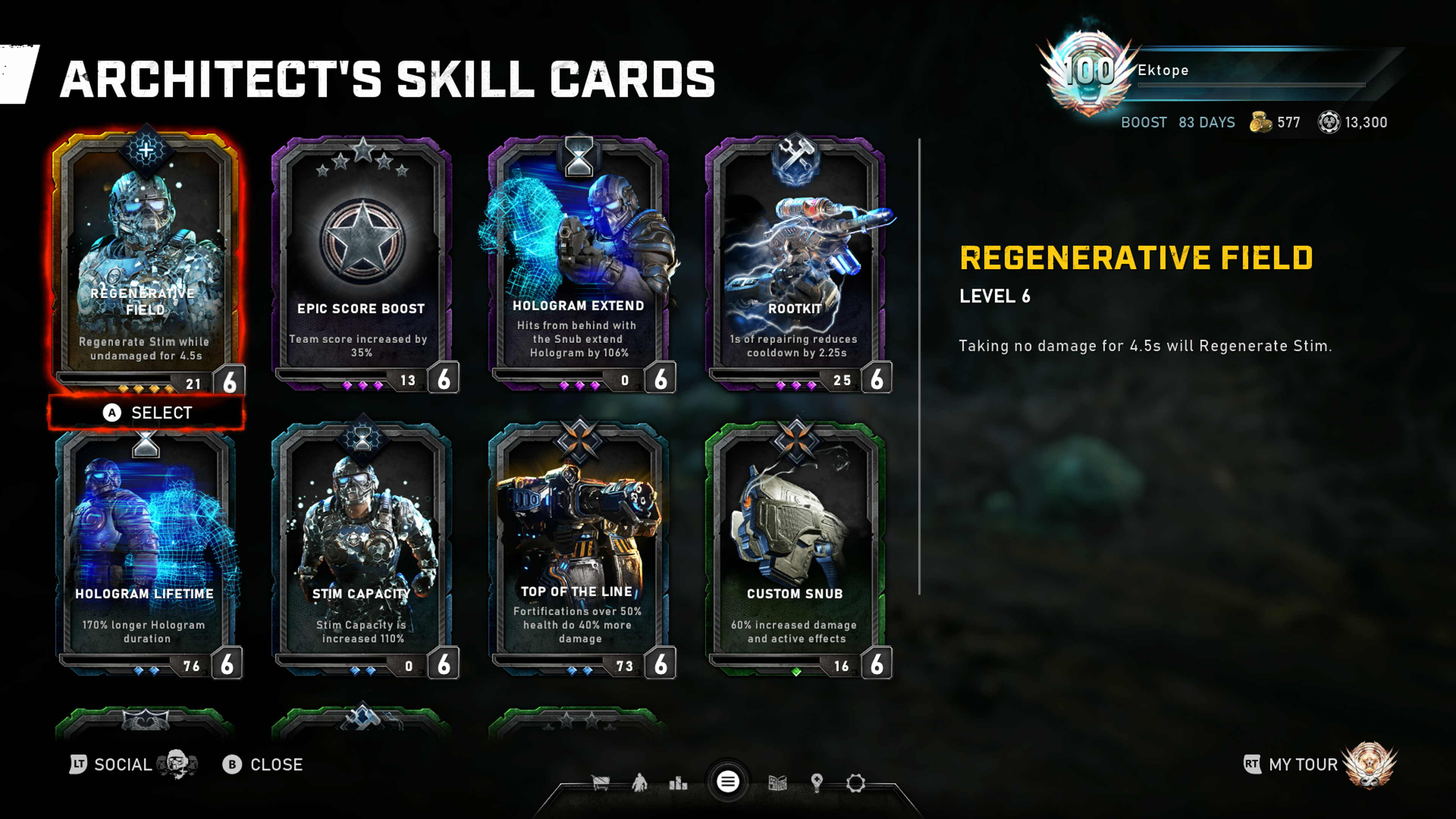
Task: Open the Ektope player profile banner
Action: click(1215, 71)
